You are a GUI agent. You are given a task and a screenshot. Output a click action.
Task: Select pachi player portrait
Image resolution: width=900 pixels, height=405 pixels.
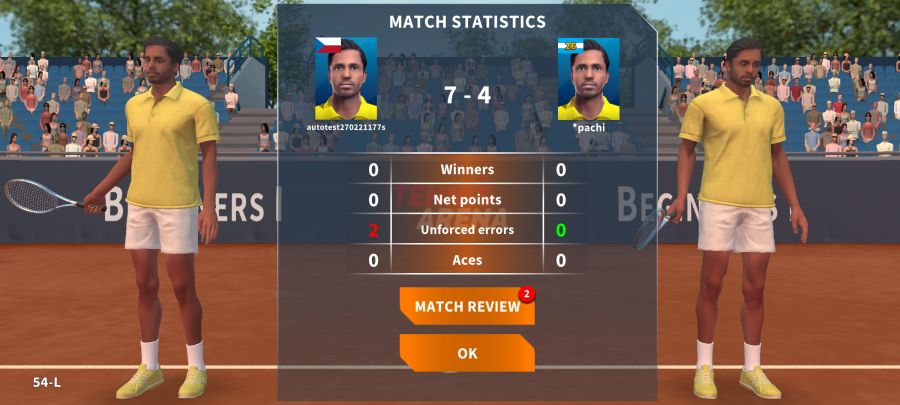click(x=588, y=79)
